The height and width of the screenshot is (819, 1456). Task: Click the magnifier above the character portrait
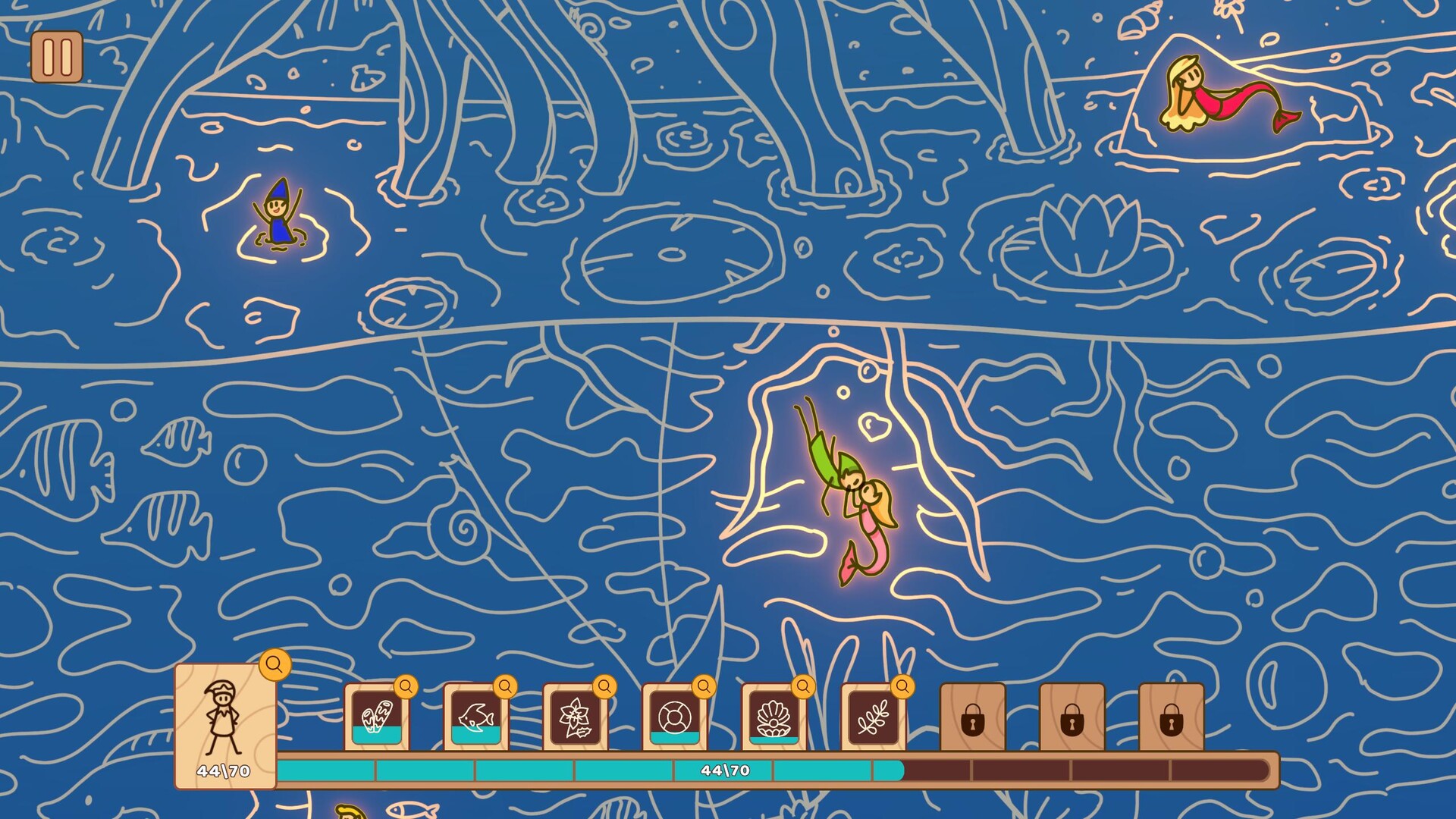[x=275, y=665]
